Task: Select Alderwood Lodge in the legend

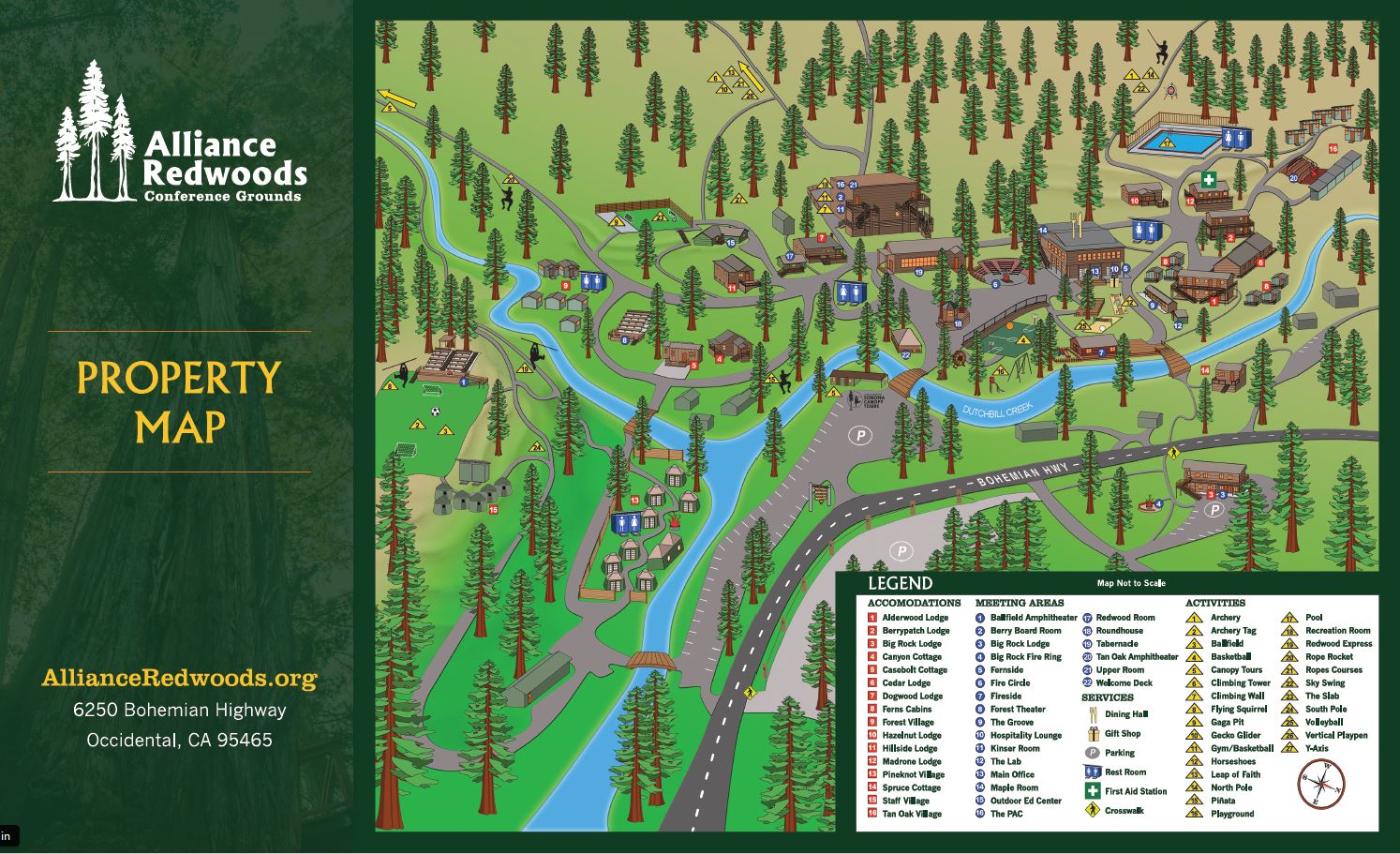Action: coord(915,618)
